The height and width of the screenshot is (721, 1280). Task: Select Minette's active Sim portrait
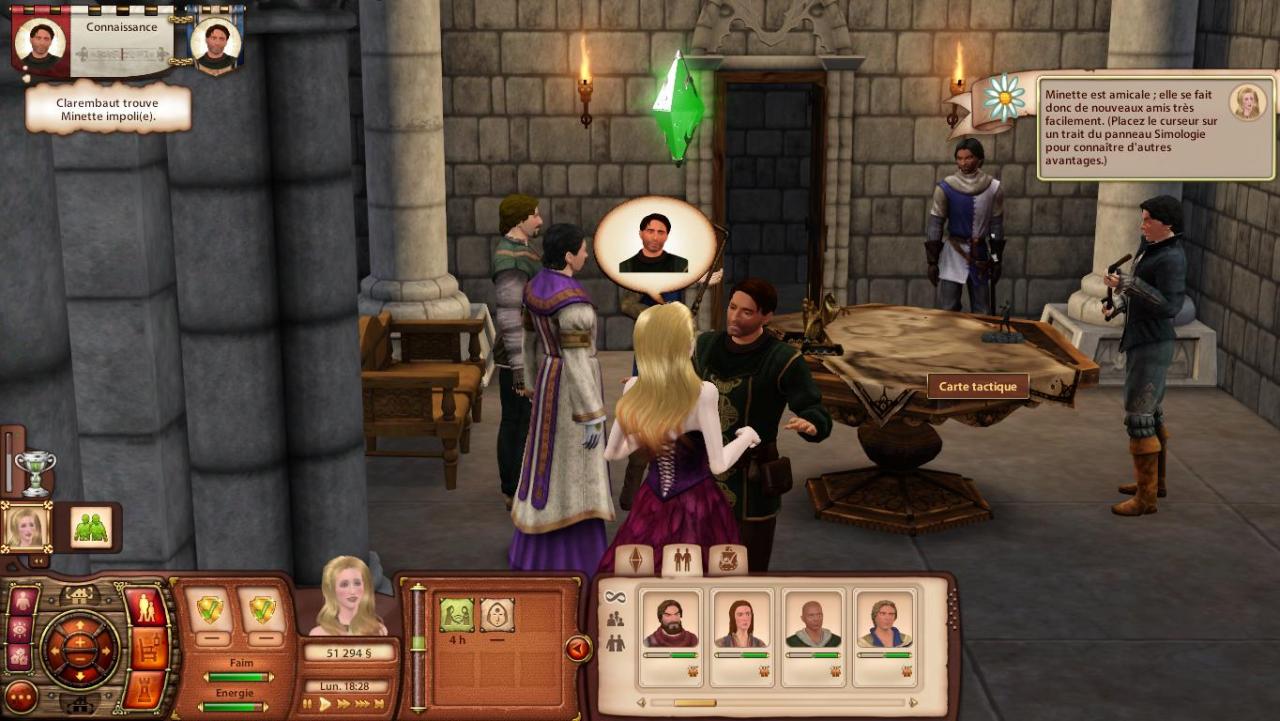(x=26, y=528)
